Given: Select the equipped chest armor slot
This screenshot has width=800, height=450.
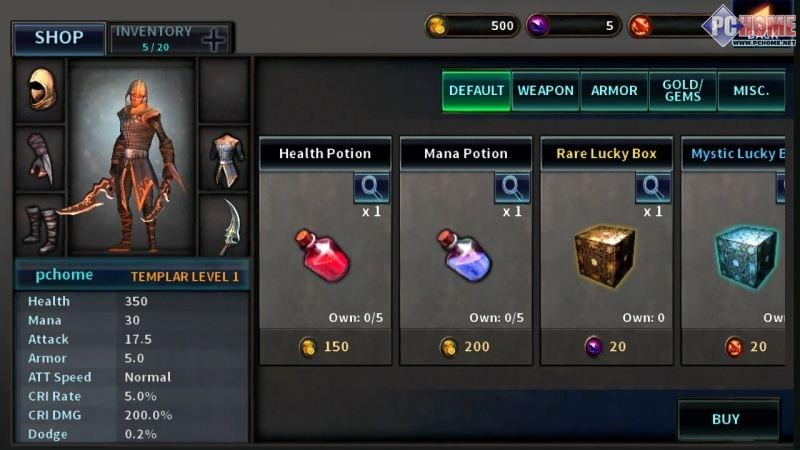Looking at the screenshot, I should pyautogui.click(x=224, y=158).
